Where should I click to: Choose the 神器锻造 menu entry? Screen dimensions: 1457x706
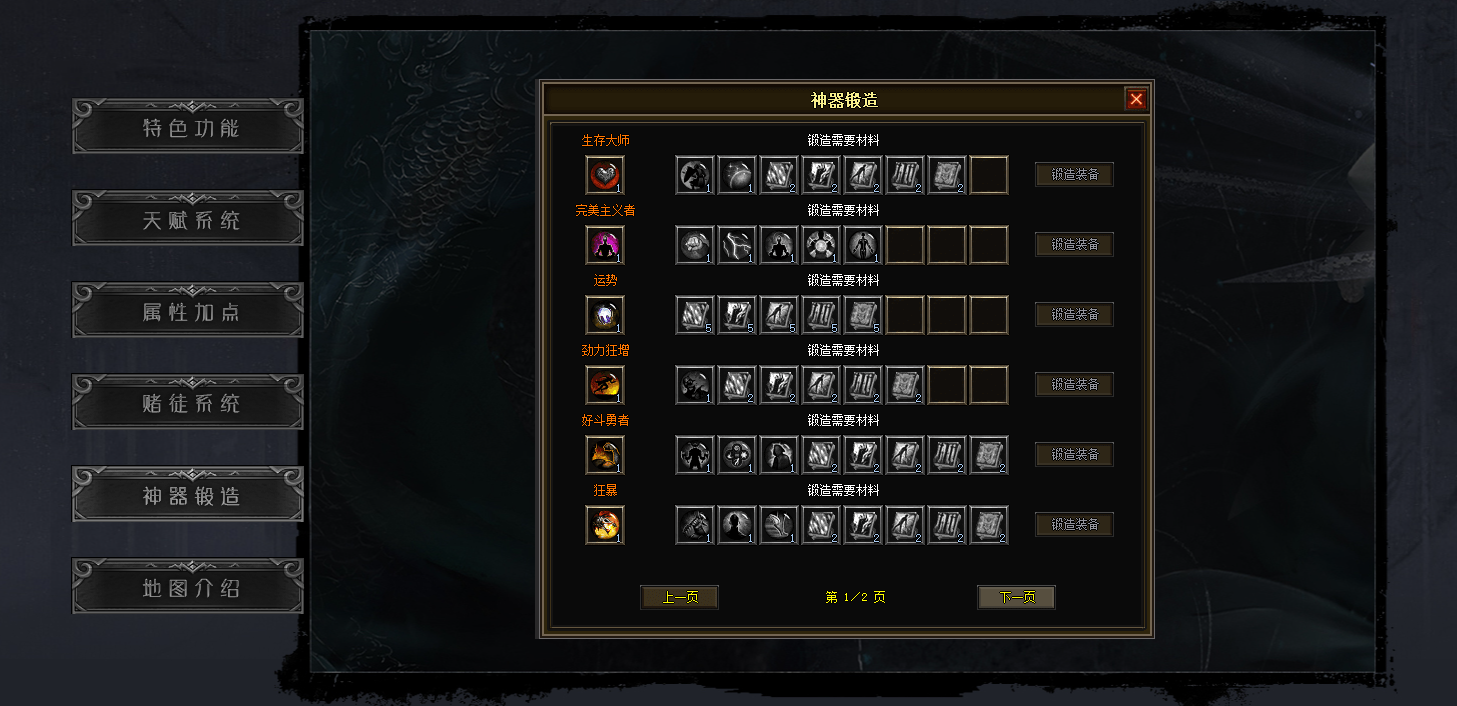click(188, 494)
